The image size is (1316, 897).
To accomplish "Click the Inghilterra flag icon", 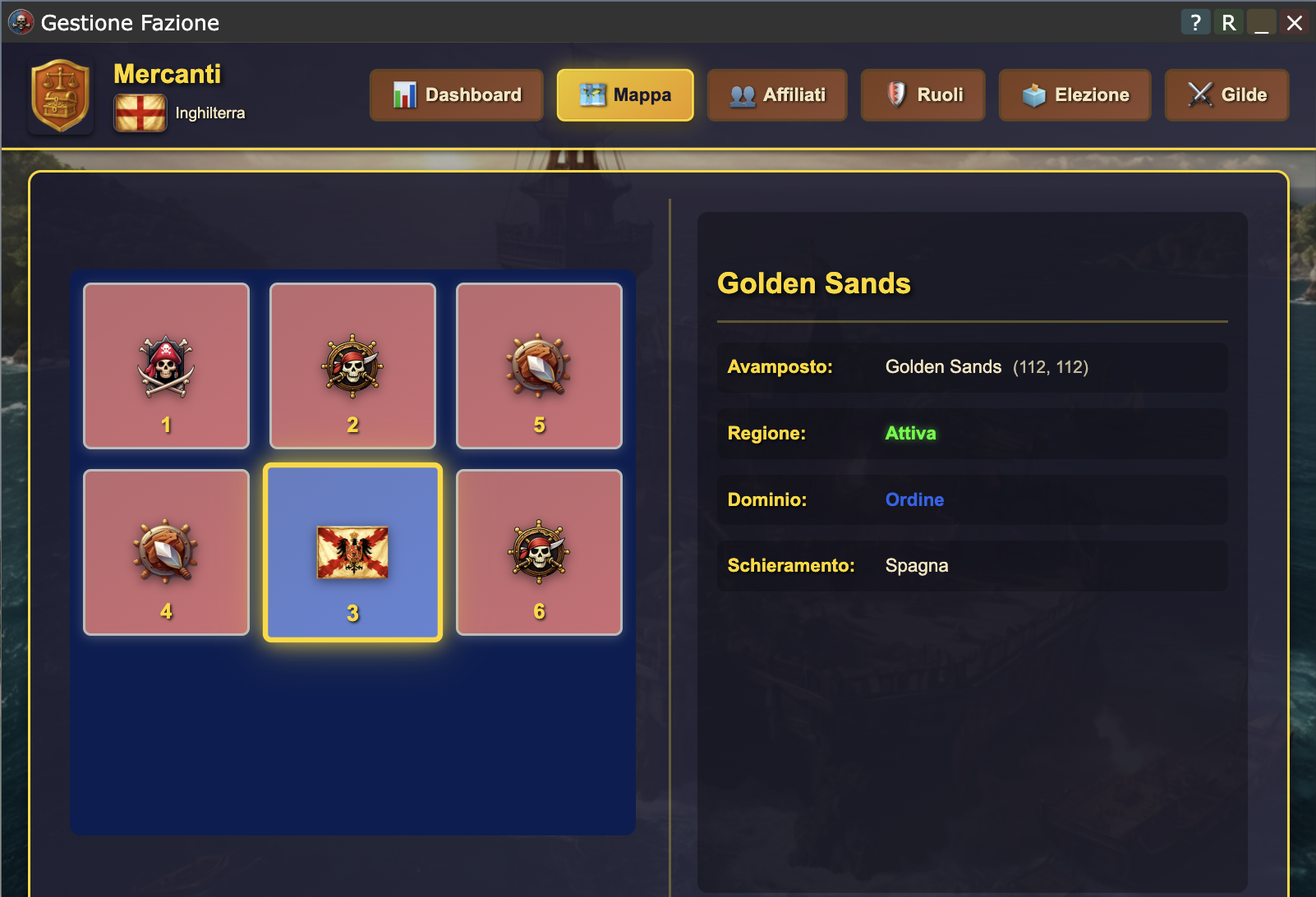I will click(x=140, y=113).
